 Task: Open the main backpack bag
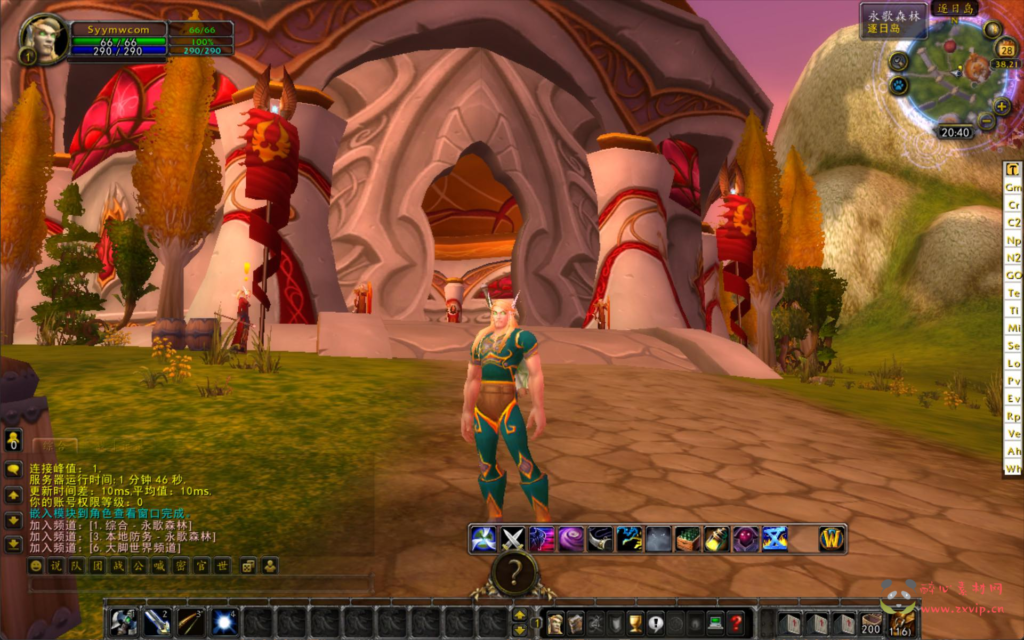903,622
